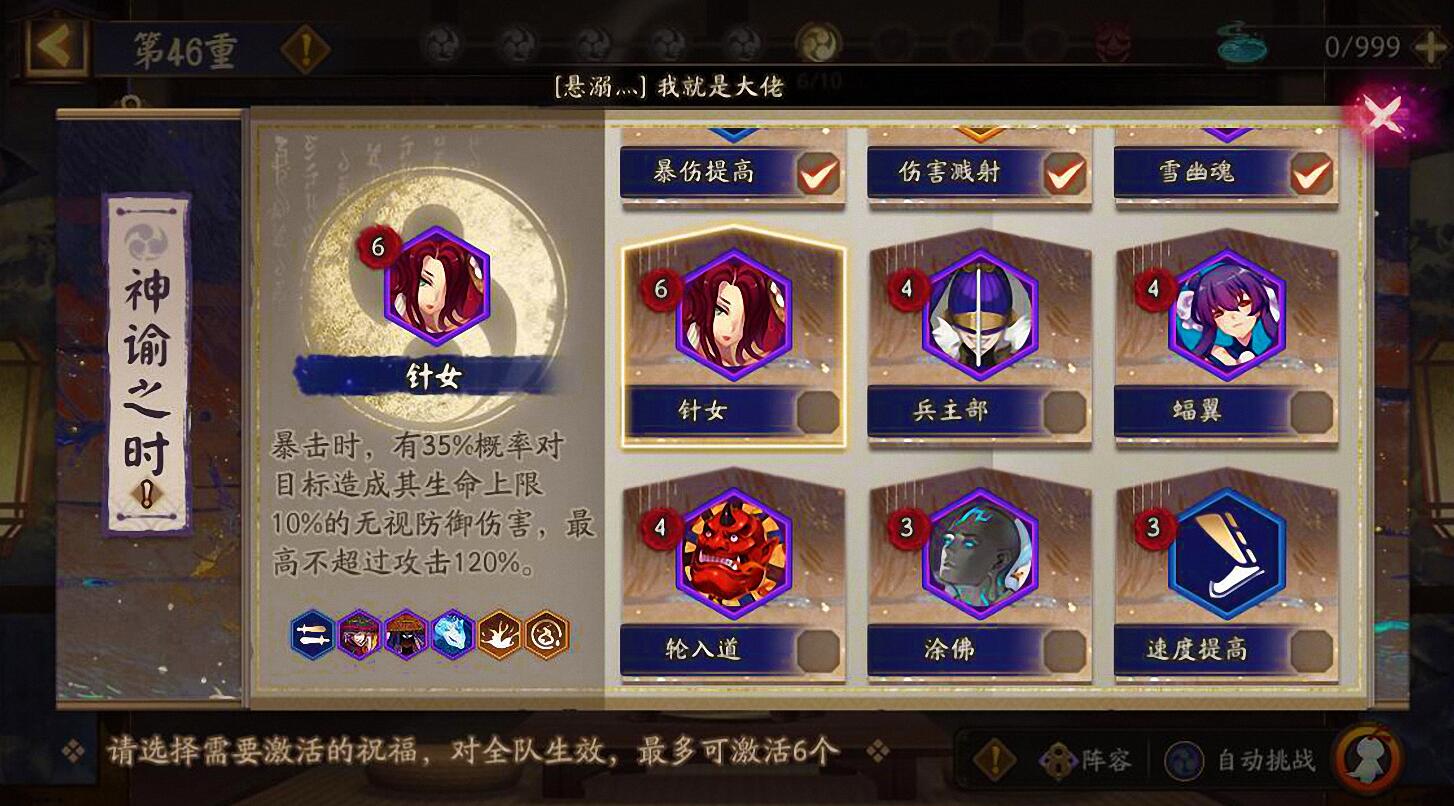Click the dual swords blessing icon under the description

click(x=312, y=634)
